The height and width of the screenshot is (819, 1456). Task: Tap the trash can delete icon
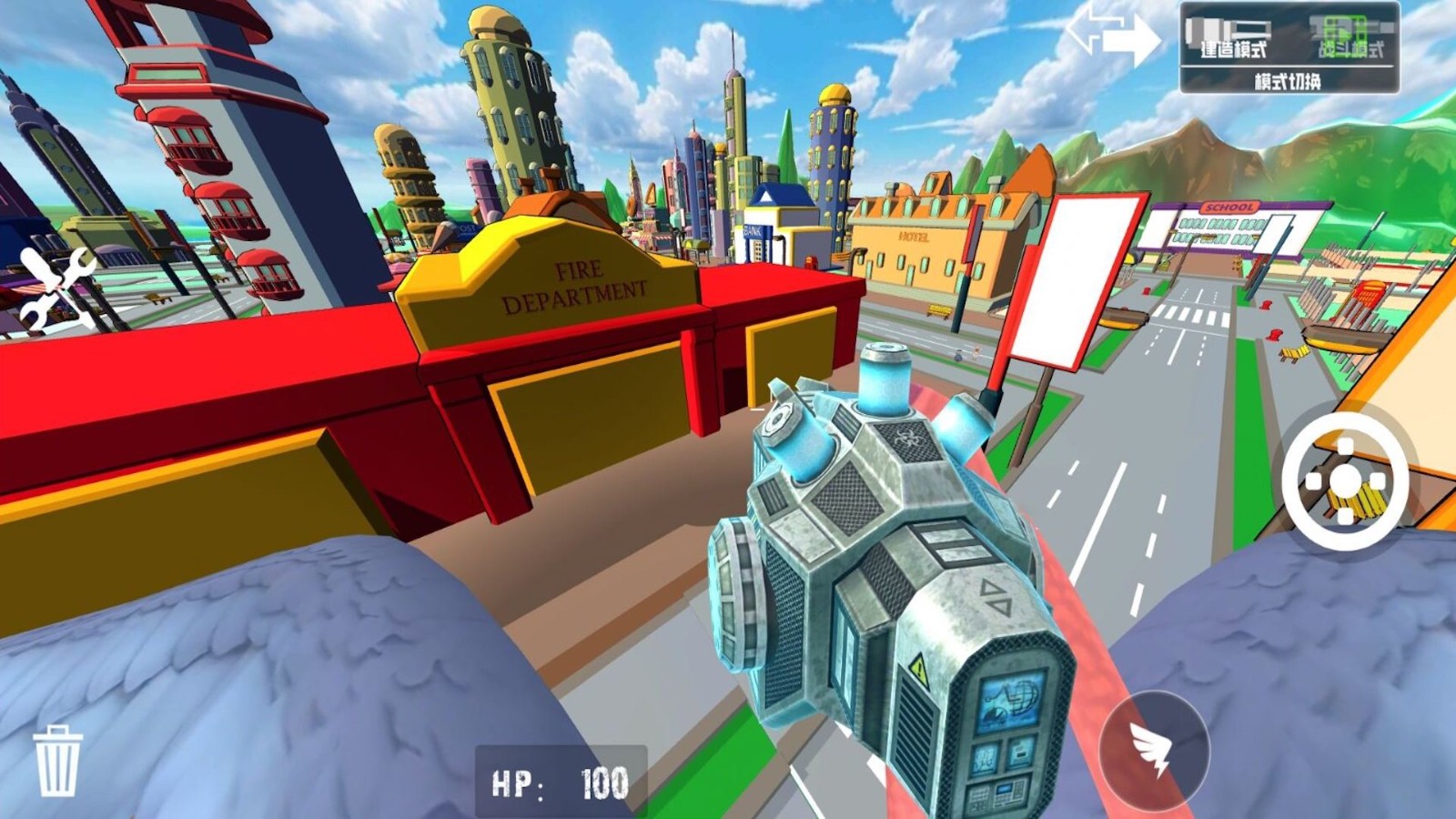[56, 761]
